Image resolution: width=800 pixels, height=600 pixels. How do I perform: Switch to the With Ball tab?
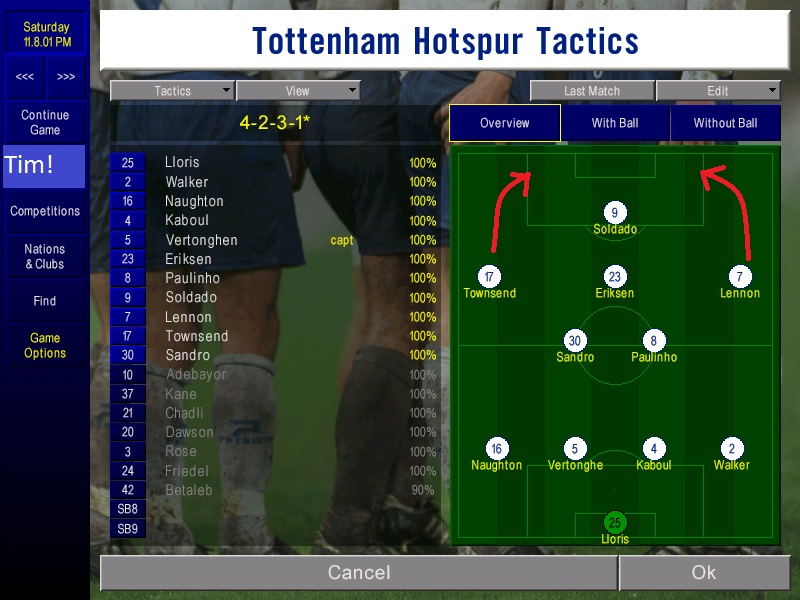[615, 123]
